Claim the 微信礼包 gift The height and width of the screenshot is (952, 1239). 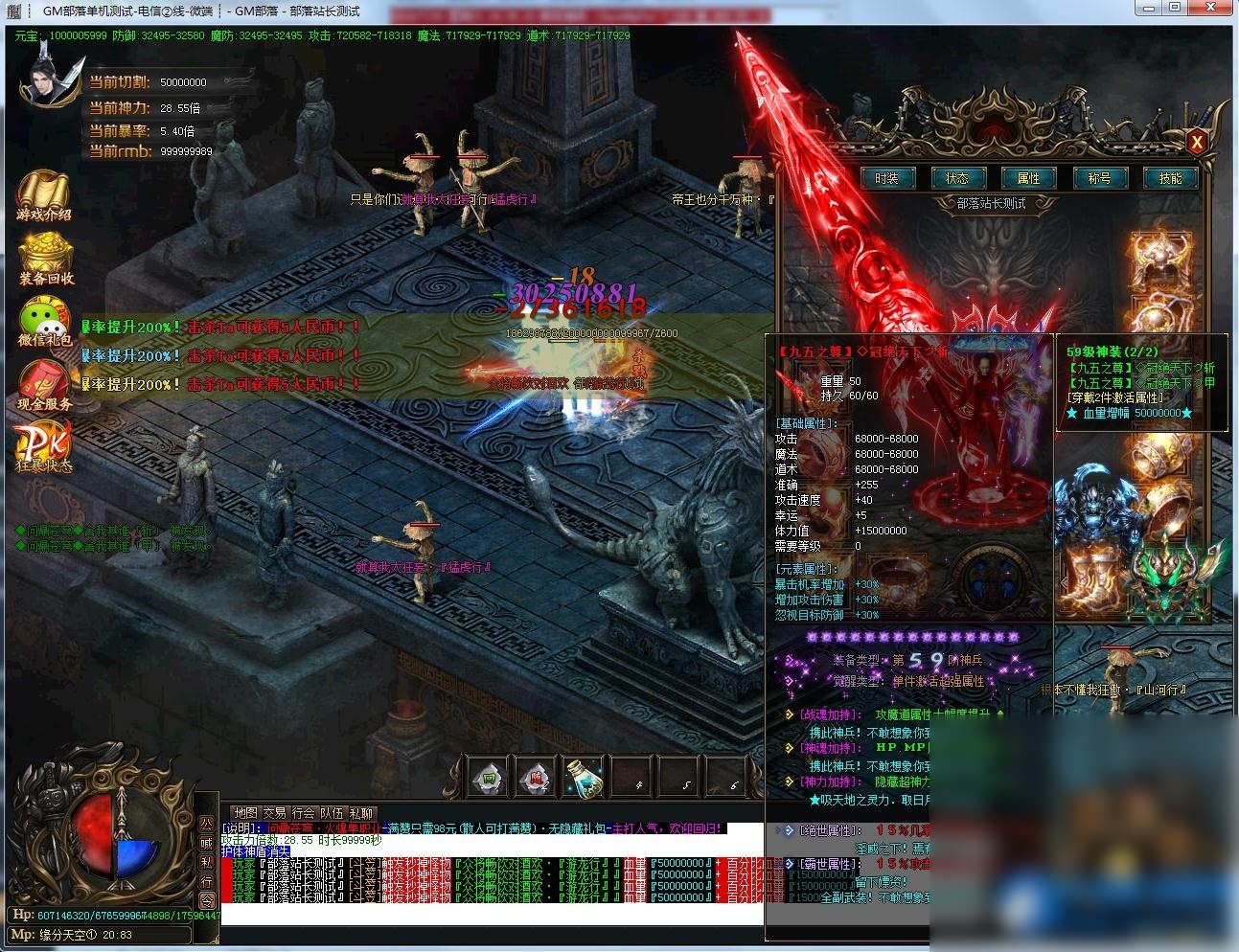44,322
